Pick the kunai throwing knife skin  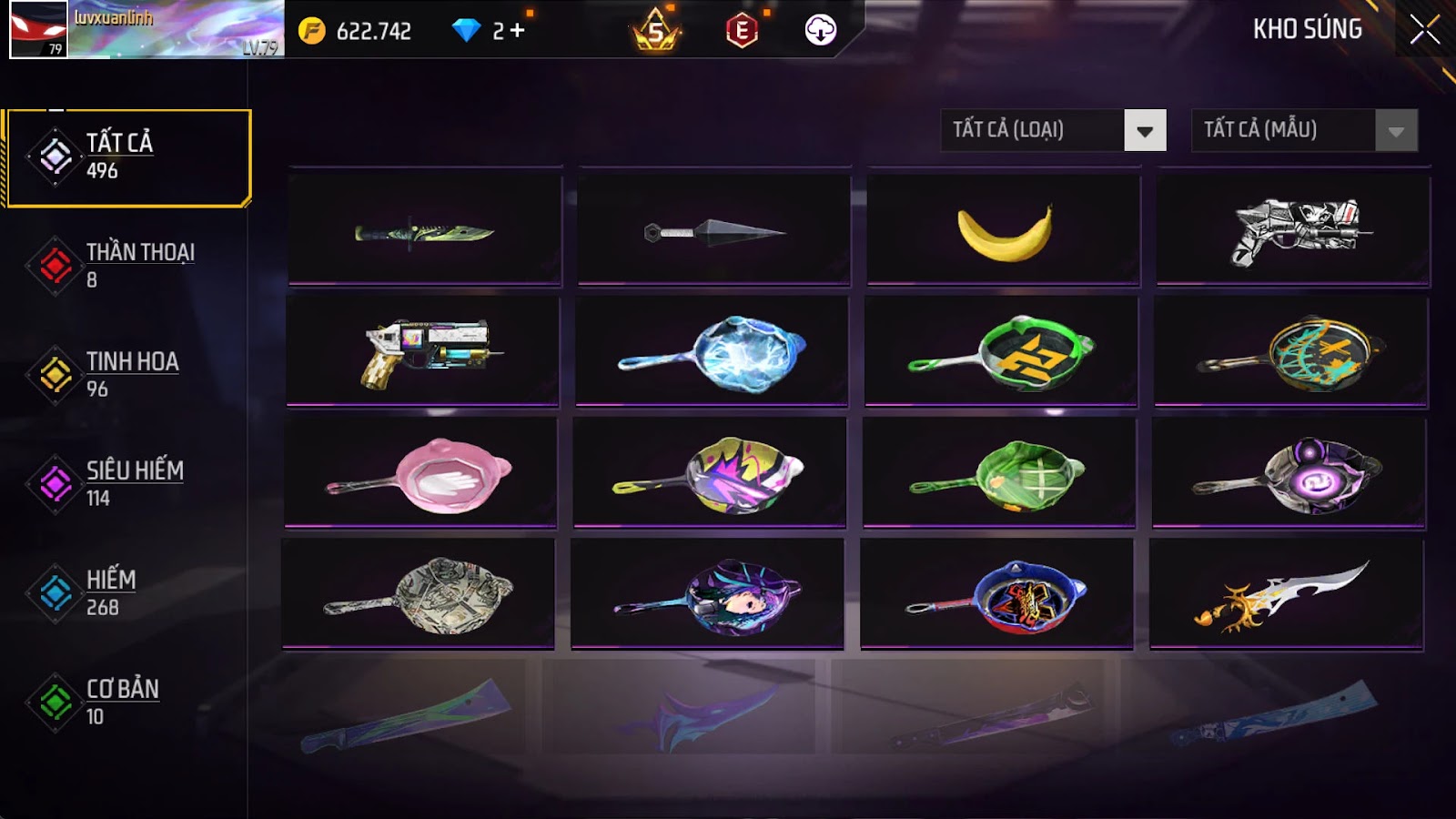pyautogui.click(x=714, y=231)
